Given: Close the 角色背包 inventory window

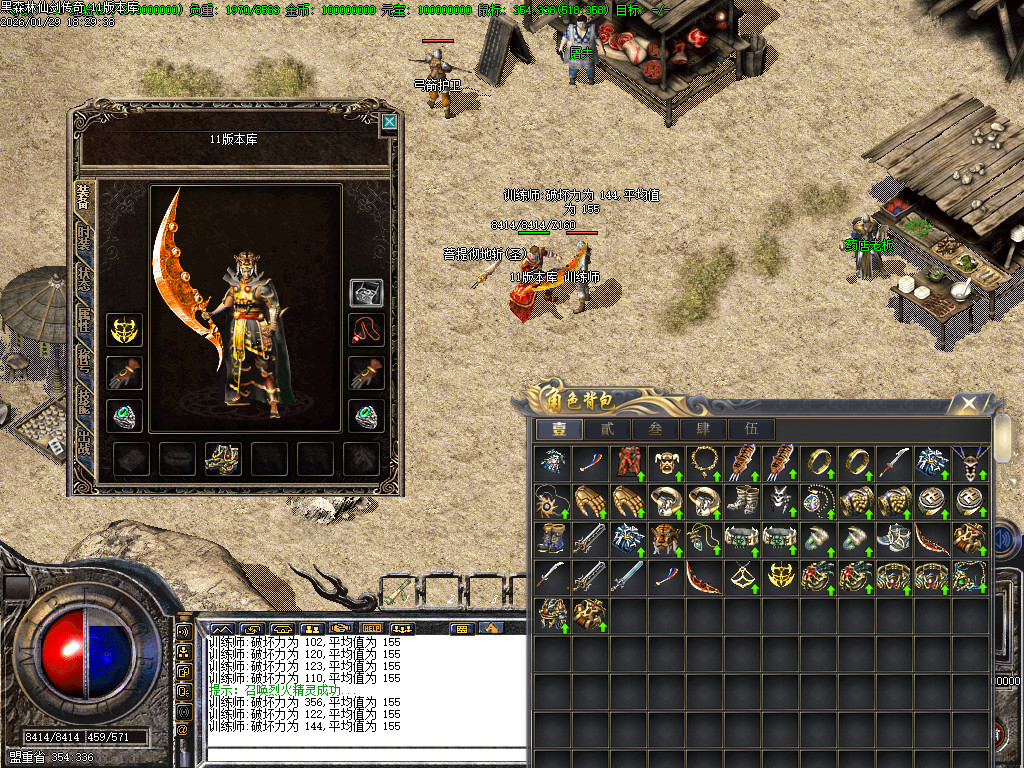Looking at the screenshot, I should coord(968,404).
